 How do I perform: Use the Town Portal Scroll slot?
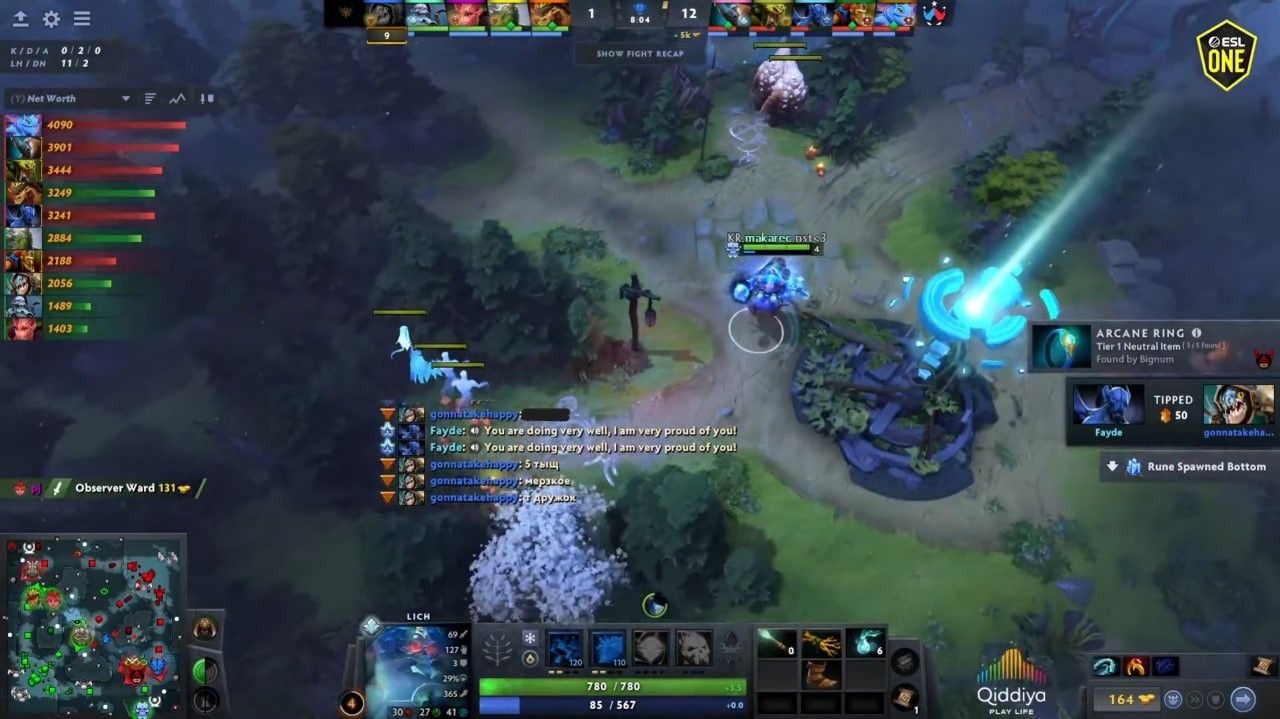click(x=904, y=695)
